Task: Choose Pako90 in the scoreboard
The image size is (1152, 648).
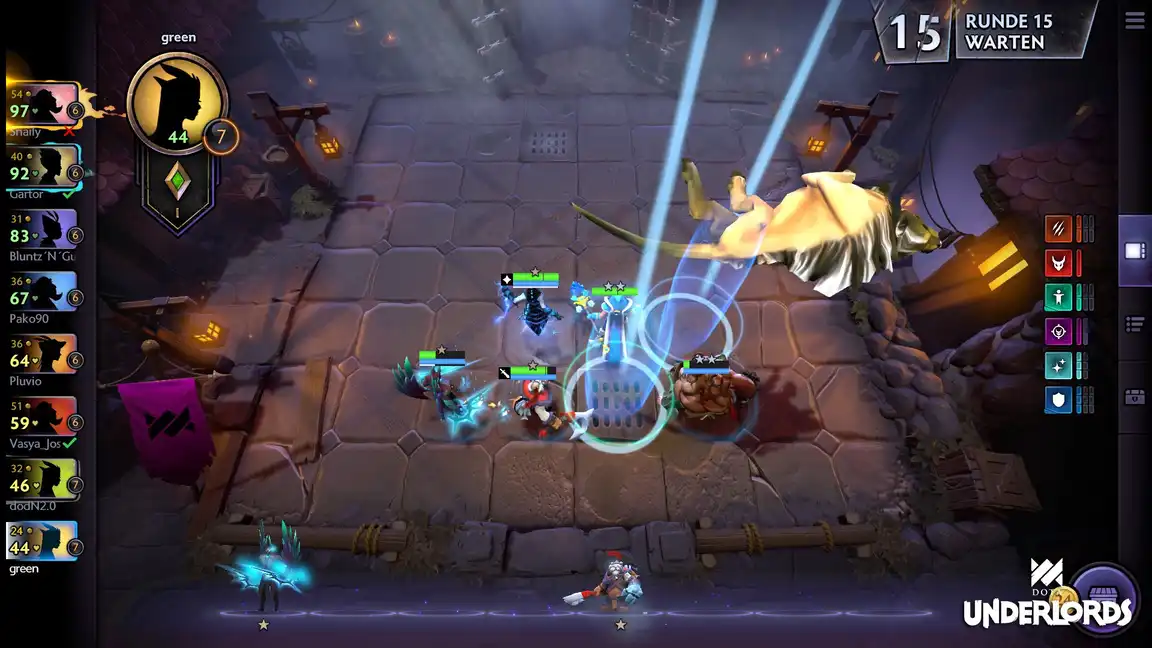Action: click(x=44, y=291)
